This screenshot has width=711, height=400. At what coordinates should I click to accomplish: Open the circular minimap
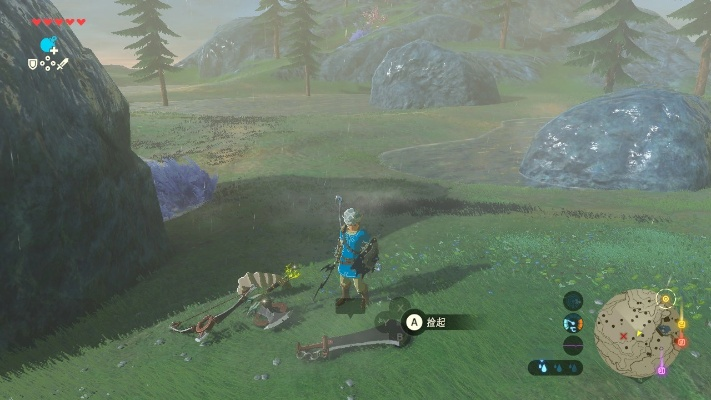tap(637, 332)
